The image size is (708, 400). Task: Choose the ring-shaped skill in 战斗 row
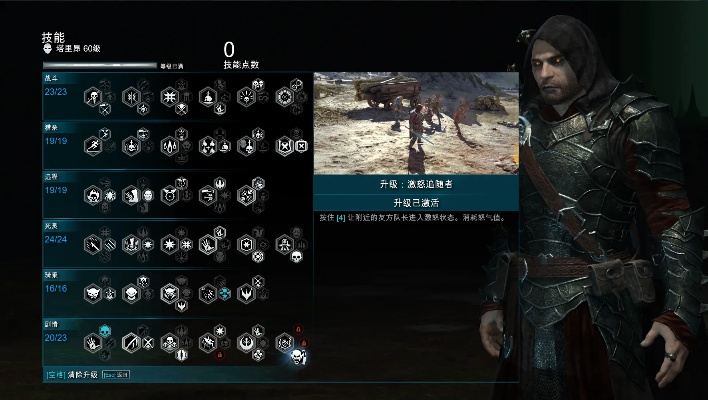[x=284, y=97]
